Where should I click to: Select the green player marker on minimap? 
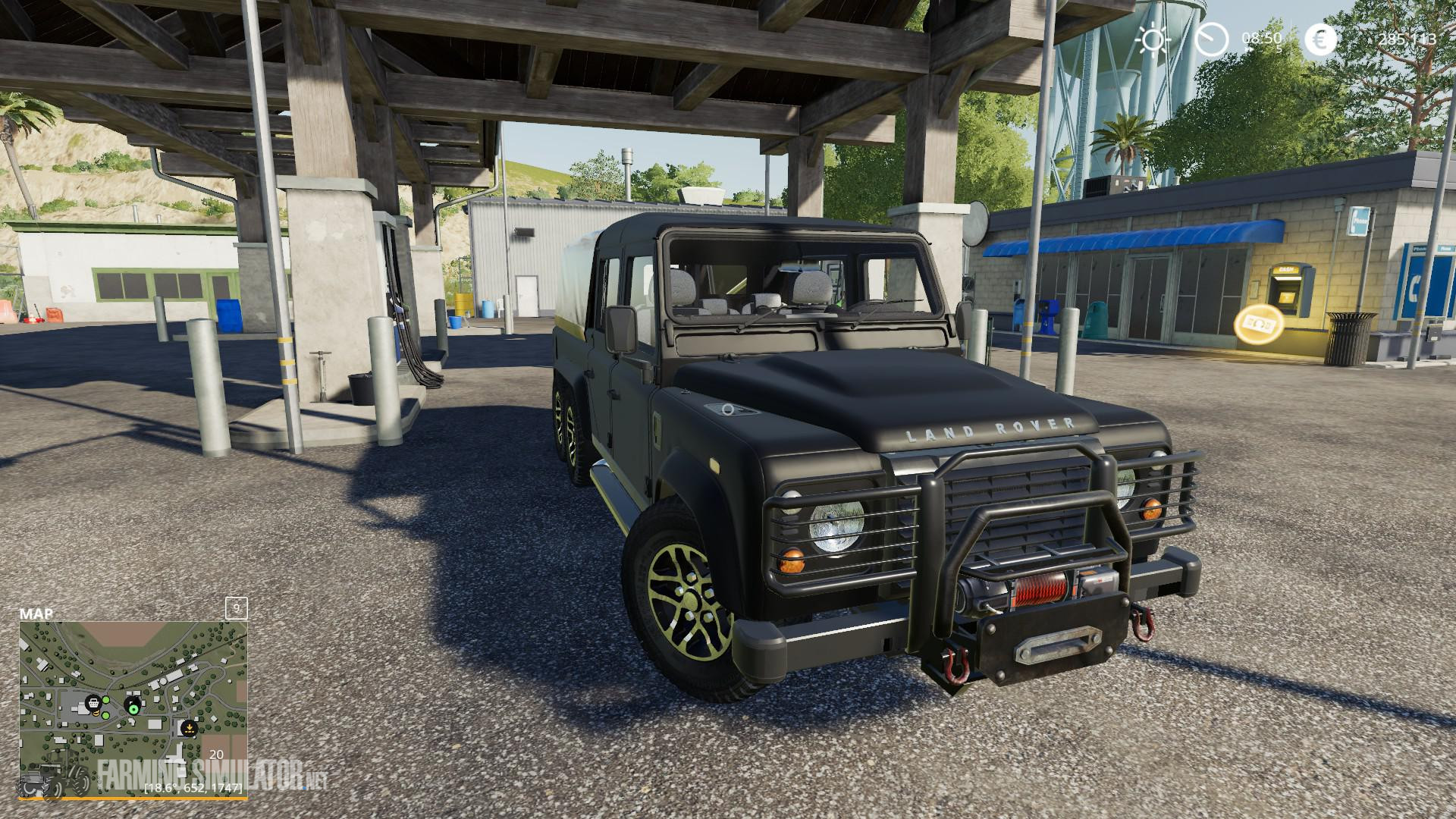click(x=133, y=709)
